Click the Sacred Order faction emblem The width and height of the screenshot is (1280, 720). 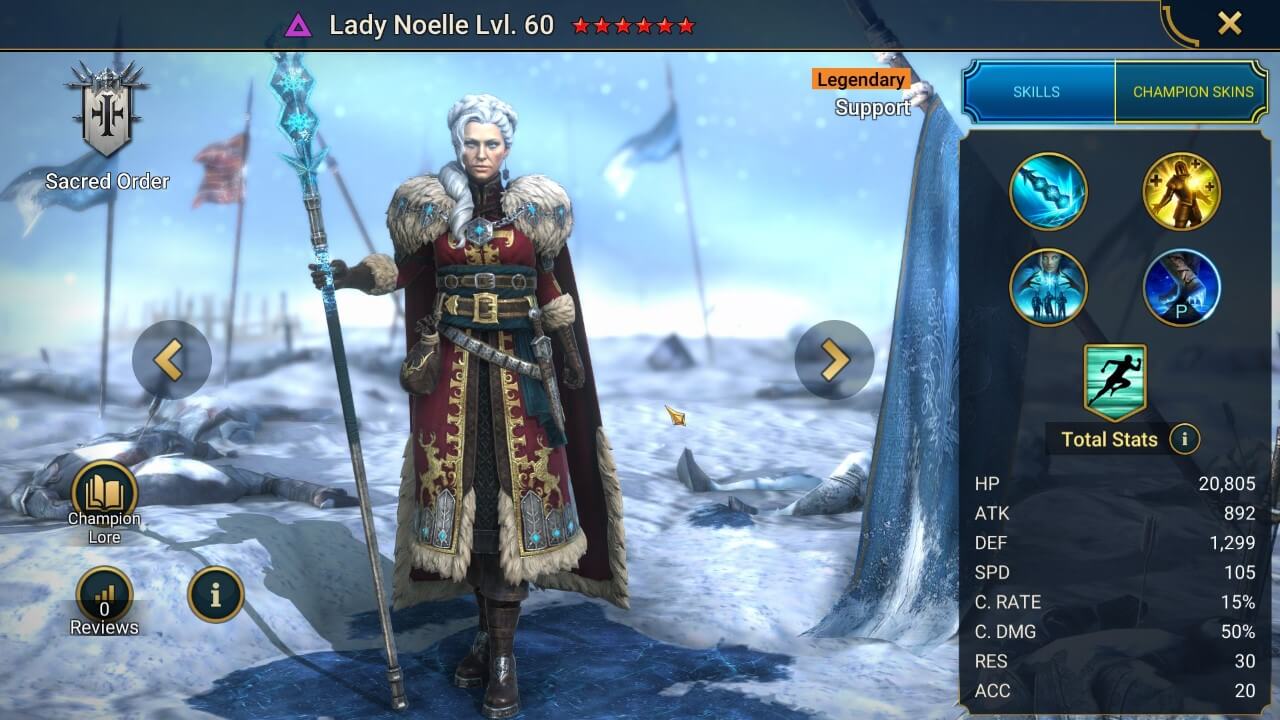[x=108, y=110]
